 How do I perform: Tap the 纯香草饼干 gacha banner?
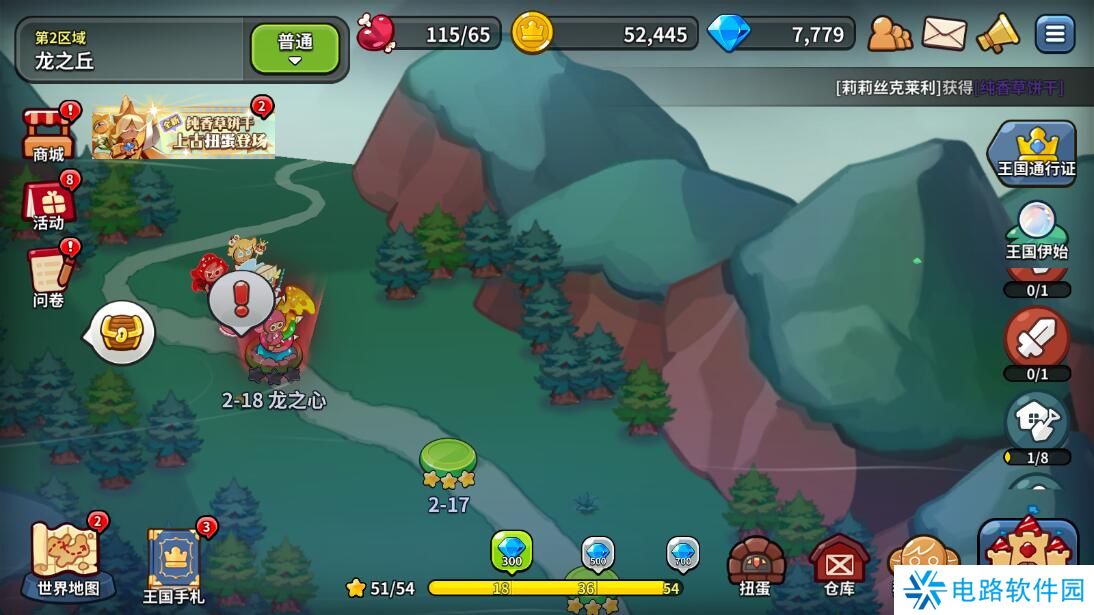pos(183,130)
